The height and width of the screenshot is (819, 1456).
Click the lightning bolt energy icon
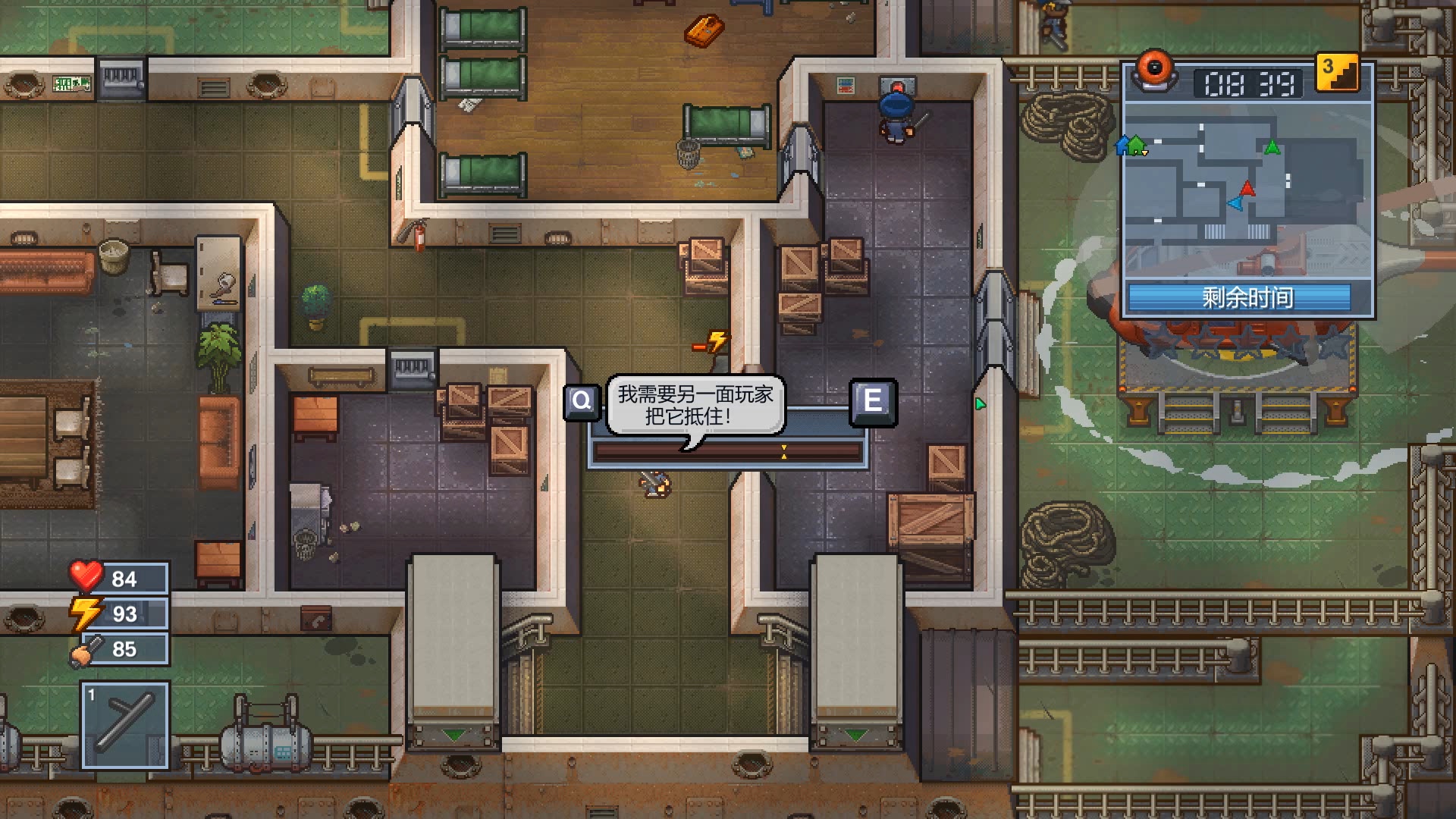(x=86, y=613)
